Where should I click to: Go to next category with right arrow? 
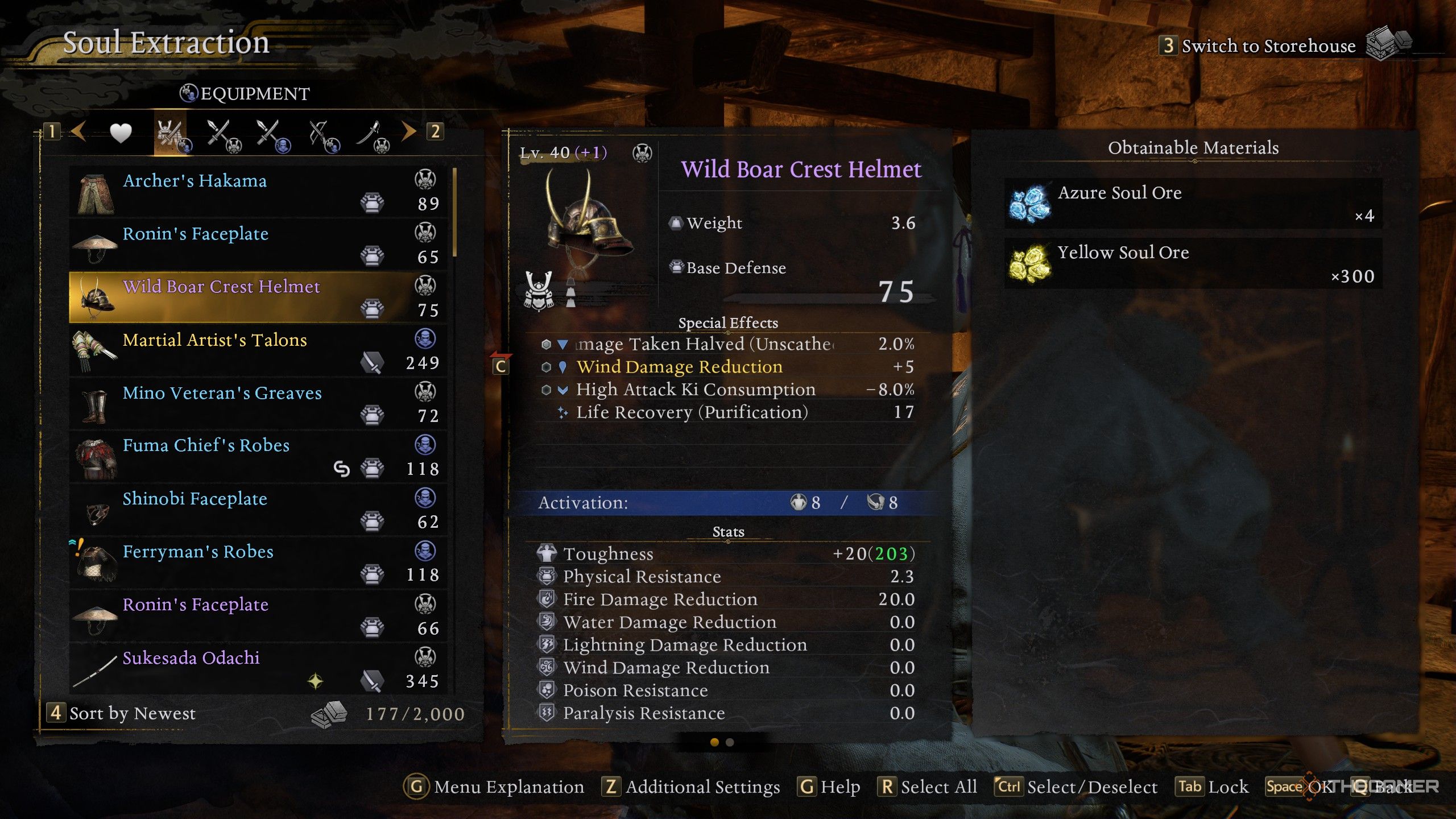coord(409,131)
